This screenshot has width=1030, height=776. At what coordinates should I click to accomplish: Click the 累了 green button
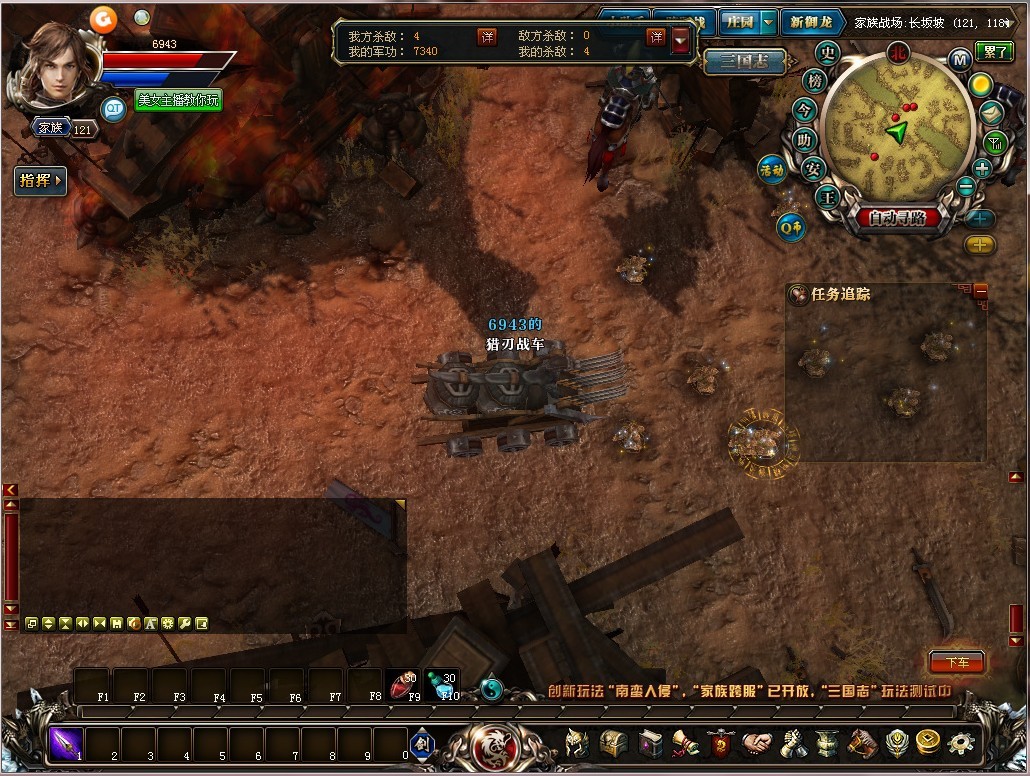pos(996,51)
